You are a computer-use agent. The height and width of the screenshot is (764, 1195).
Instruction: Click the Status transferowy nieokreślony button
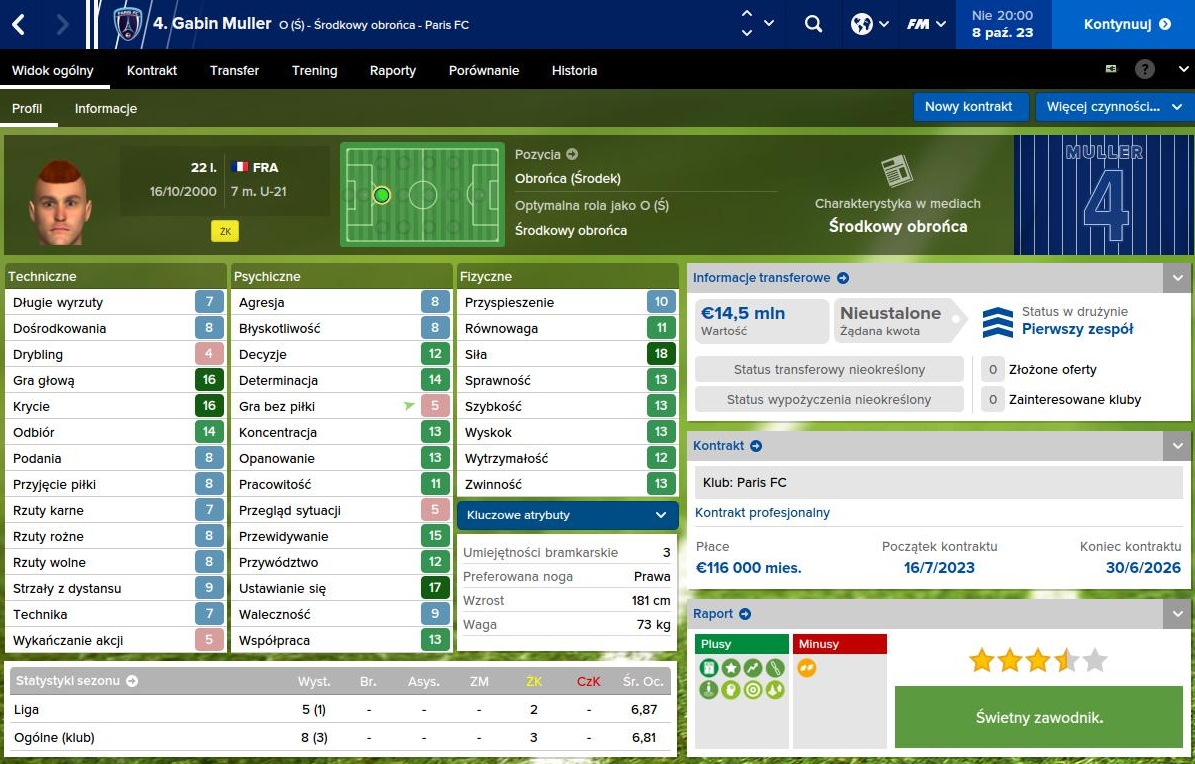click(829, 369)
